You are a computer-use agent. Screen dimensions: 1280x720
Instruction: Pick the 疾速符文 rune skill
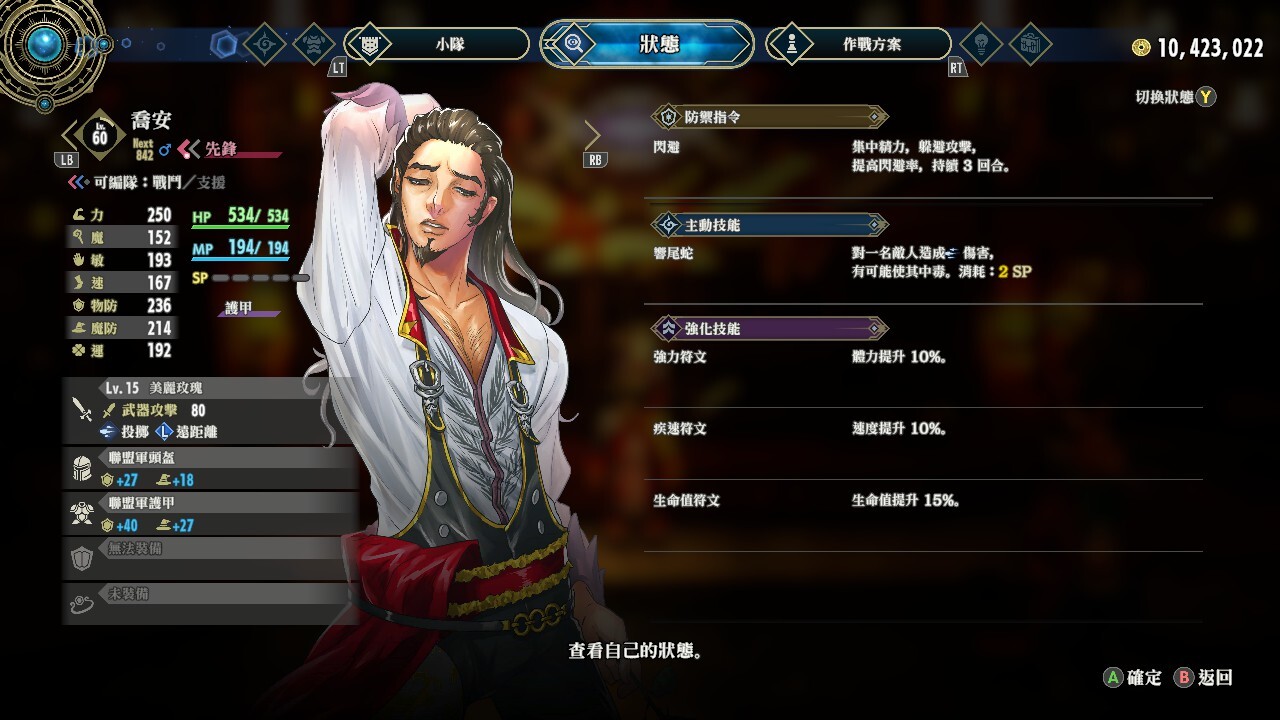(x=680, y=429)
